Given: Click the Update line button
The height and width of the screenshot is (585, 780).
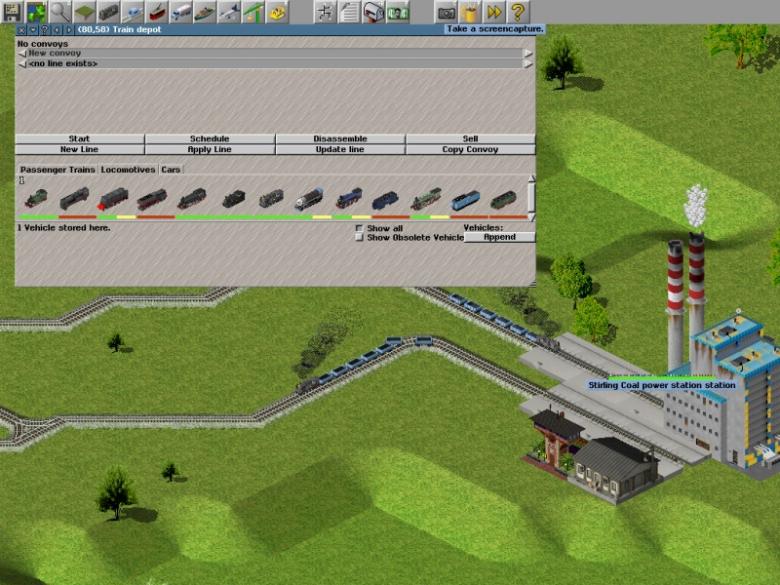Looking at the screenshot, I should point(340,149).
